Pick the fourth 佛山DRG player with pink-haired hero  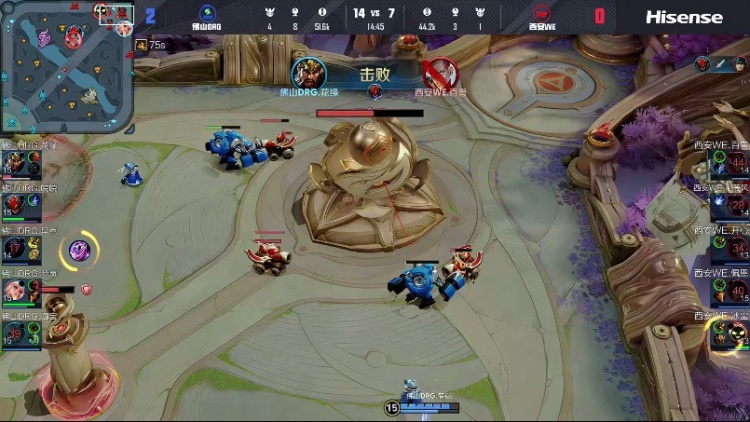[x=17, y=291]
